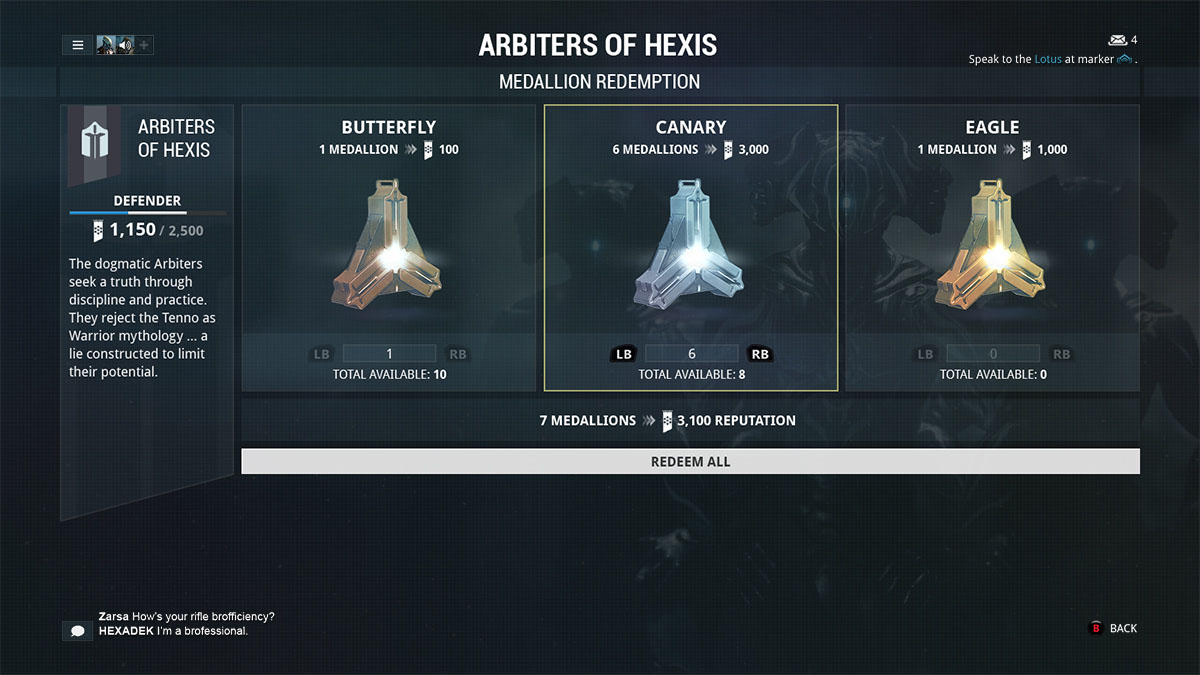Open the hamburger menu at top left
The width and height of the screenshot is (1200, 675).
pos(77,45)
